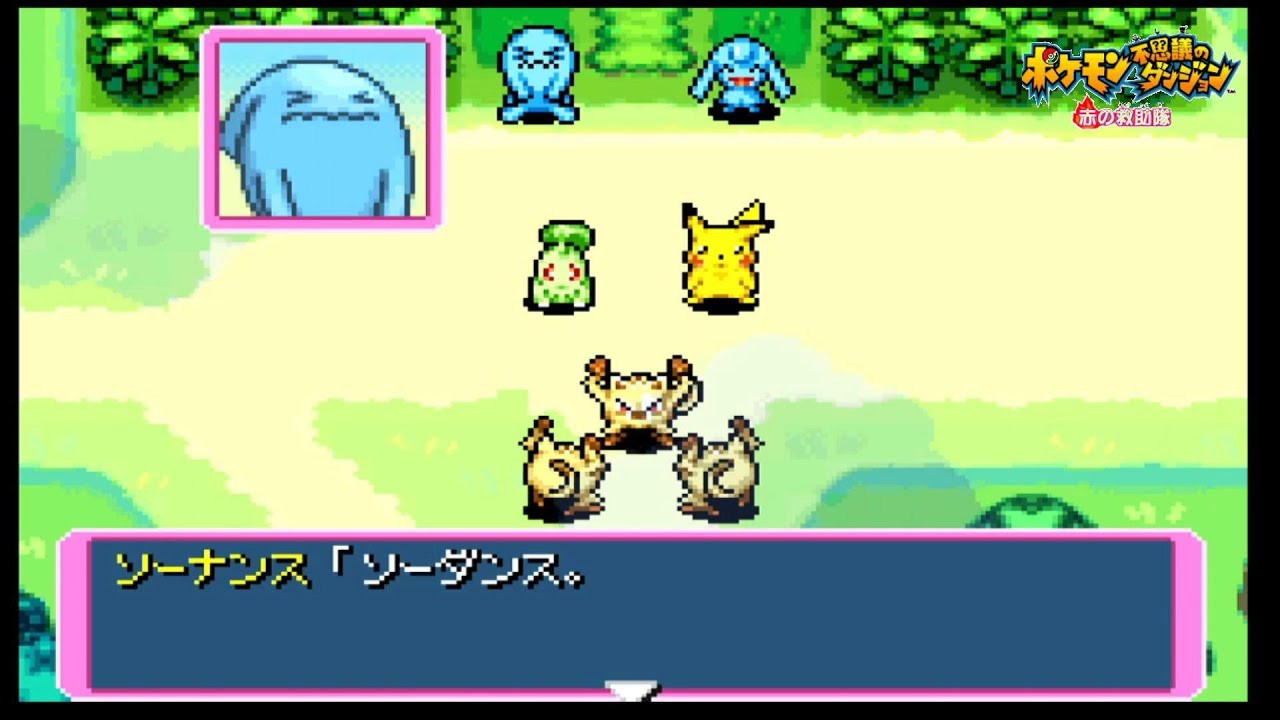Select the left Mankey sprite
This screenshot has width=1280, height=720.
coord(565,475)
